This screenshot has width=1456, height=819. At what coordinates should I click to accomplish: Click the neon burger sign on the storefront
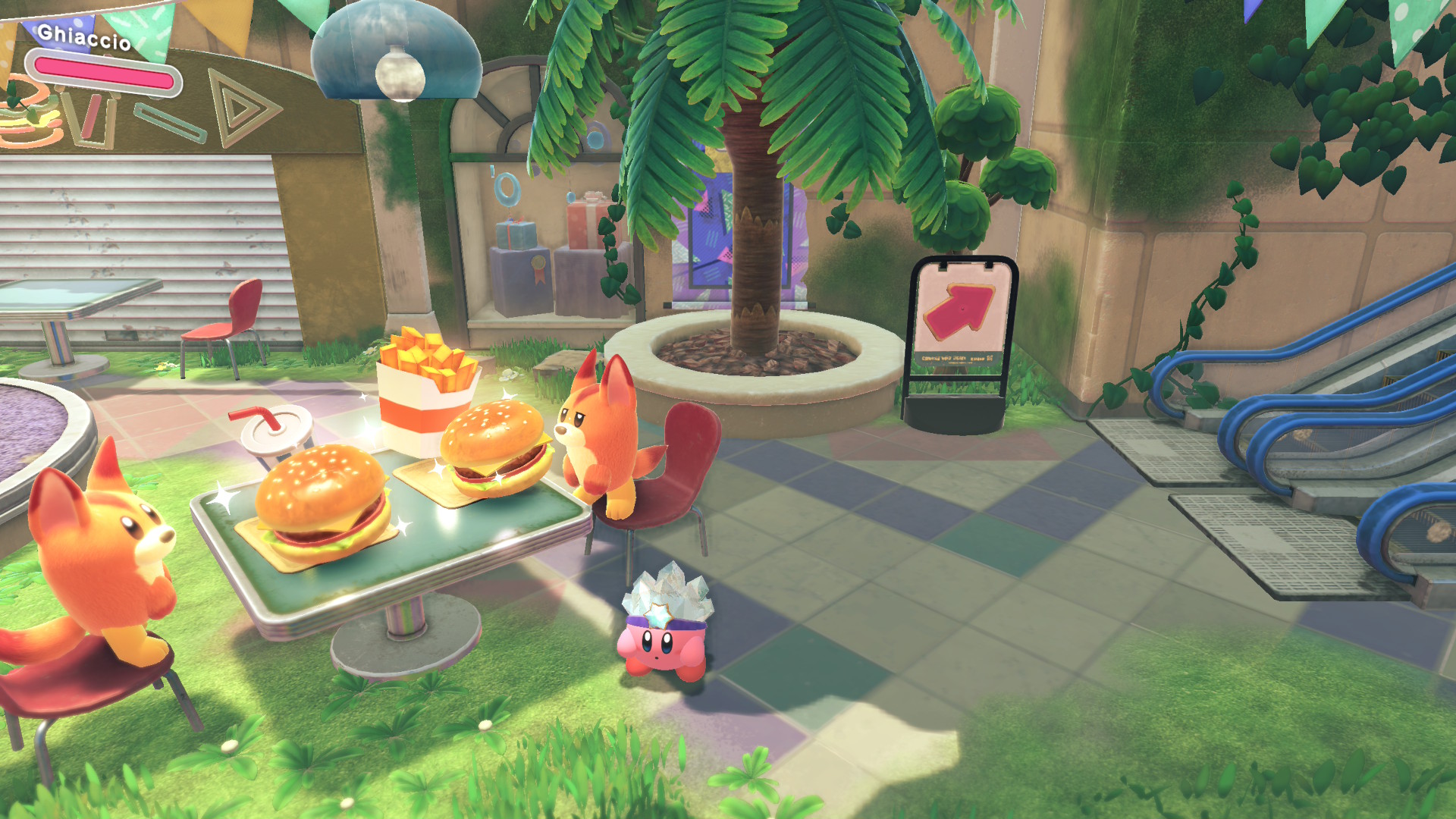tap(30, 118)
